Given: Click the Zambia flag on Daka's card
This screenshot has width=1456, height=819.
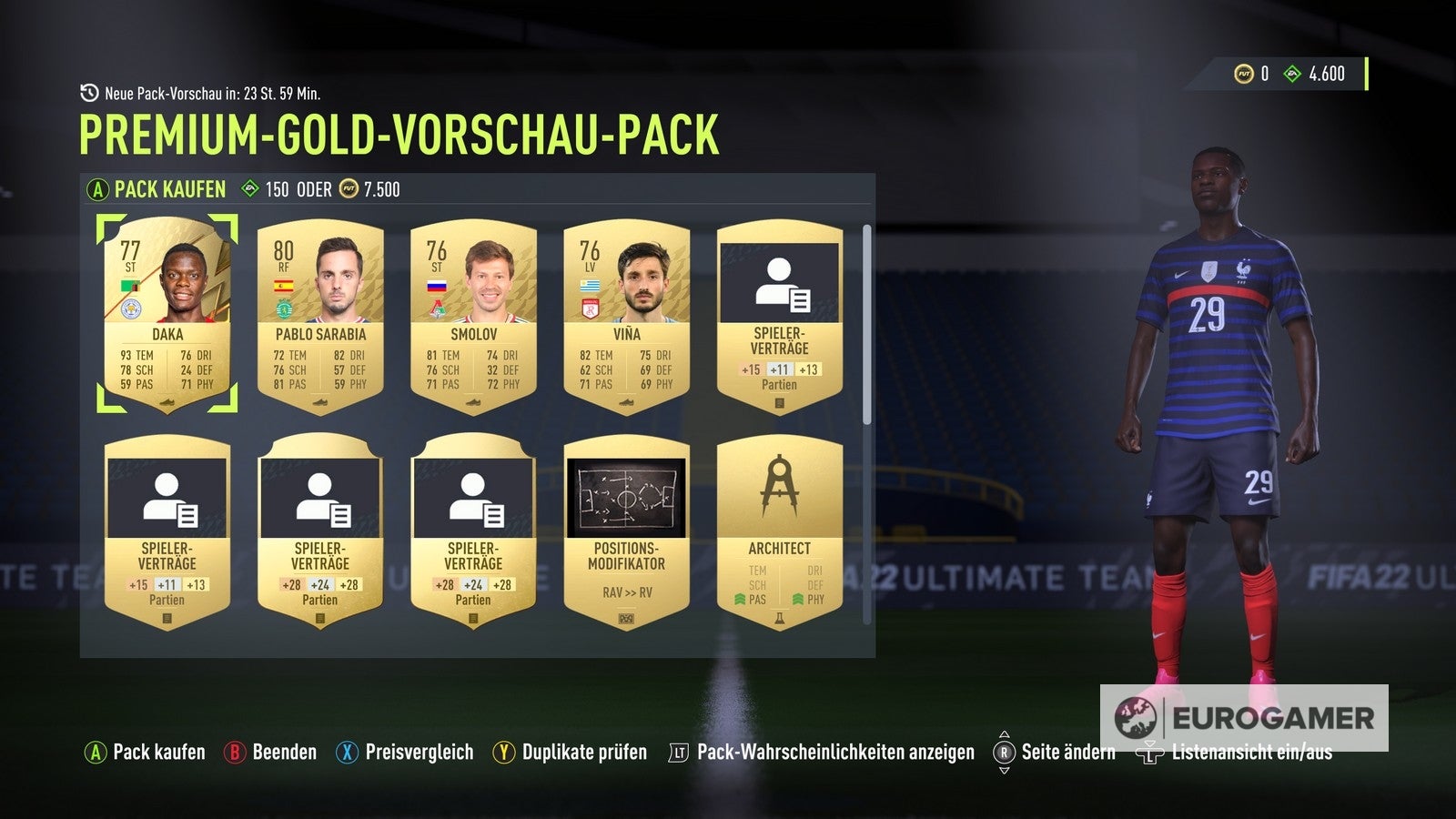Looking at the screenshot, I should click(x=132, y=286).
